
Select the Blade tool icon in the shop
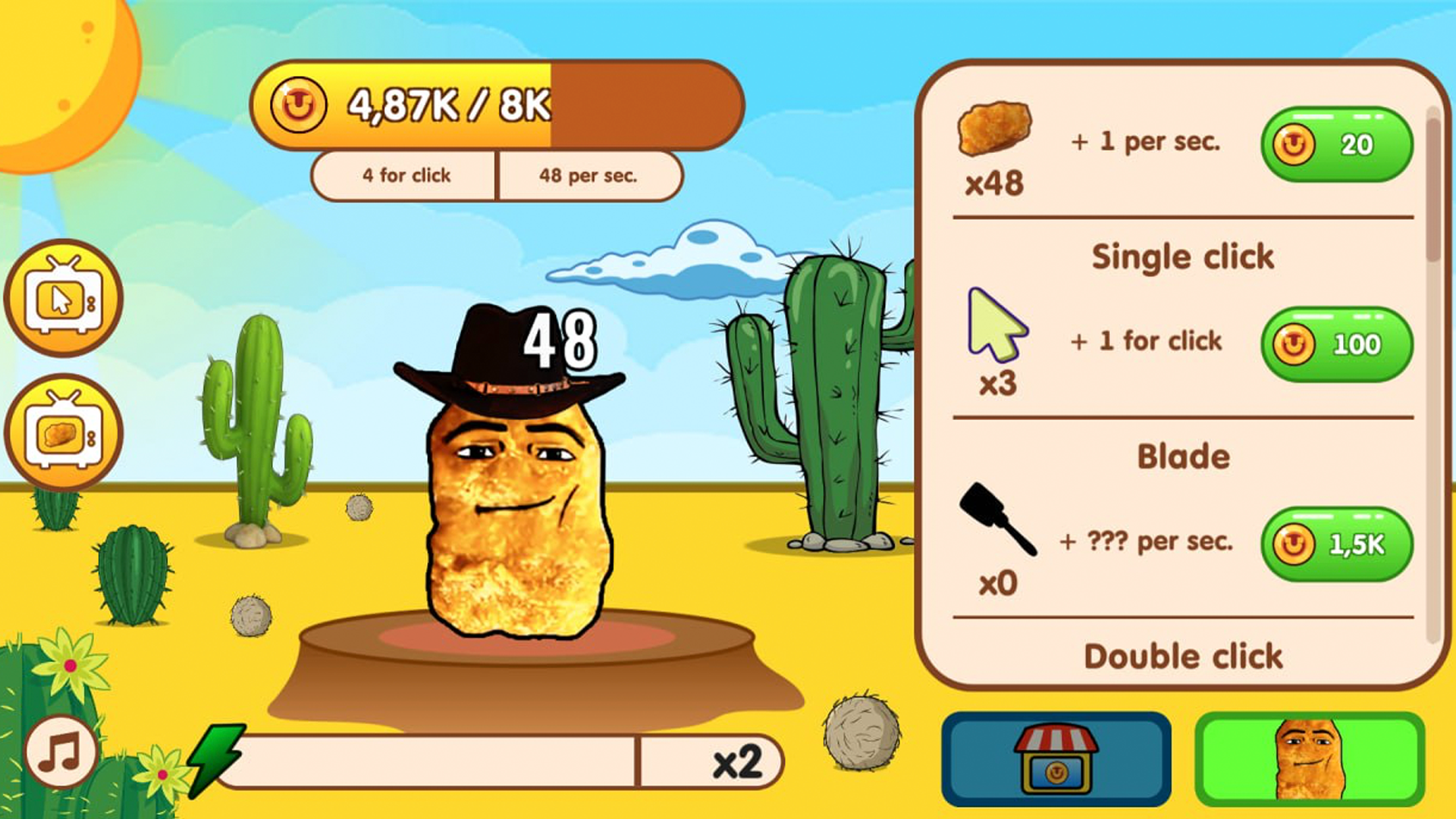(1001, 523)
